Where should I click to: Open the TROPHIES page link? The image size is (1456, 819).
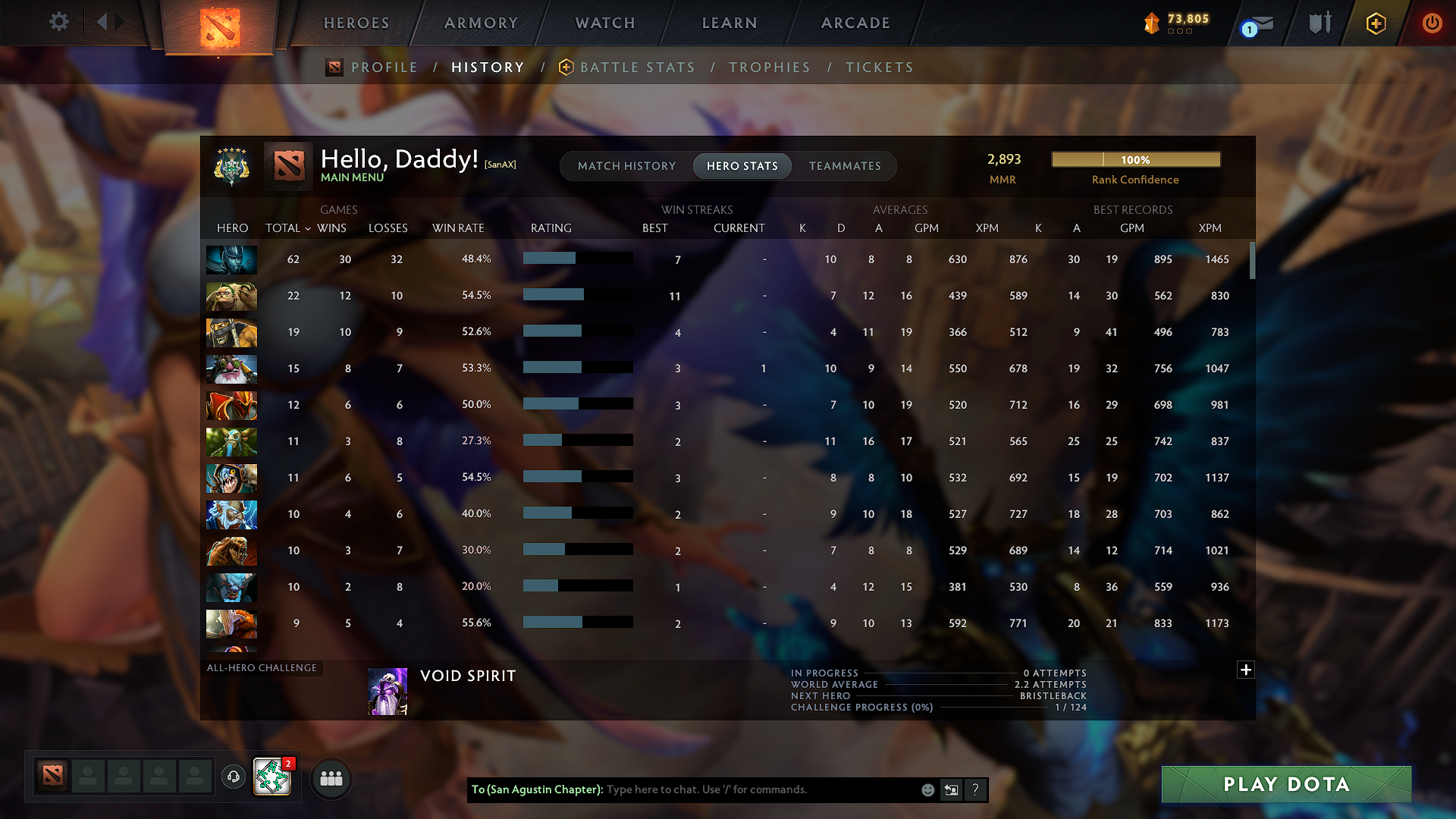[769, 67]
